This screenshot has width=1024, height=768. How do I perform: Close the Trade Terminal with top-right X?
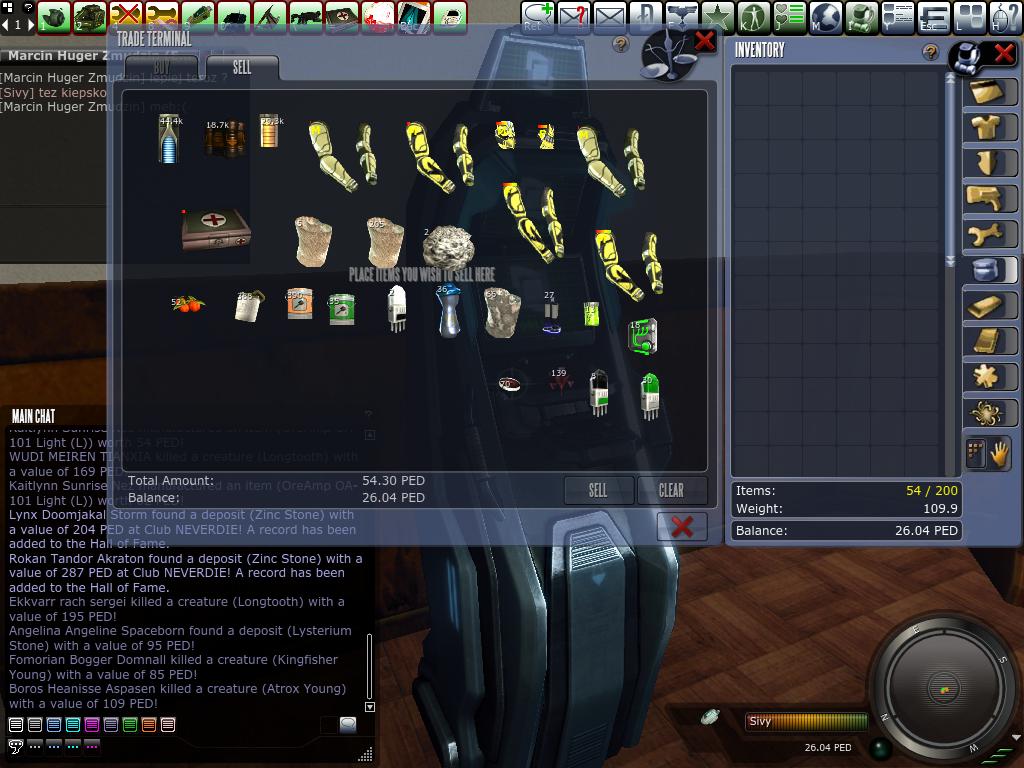704,41
